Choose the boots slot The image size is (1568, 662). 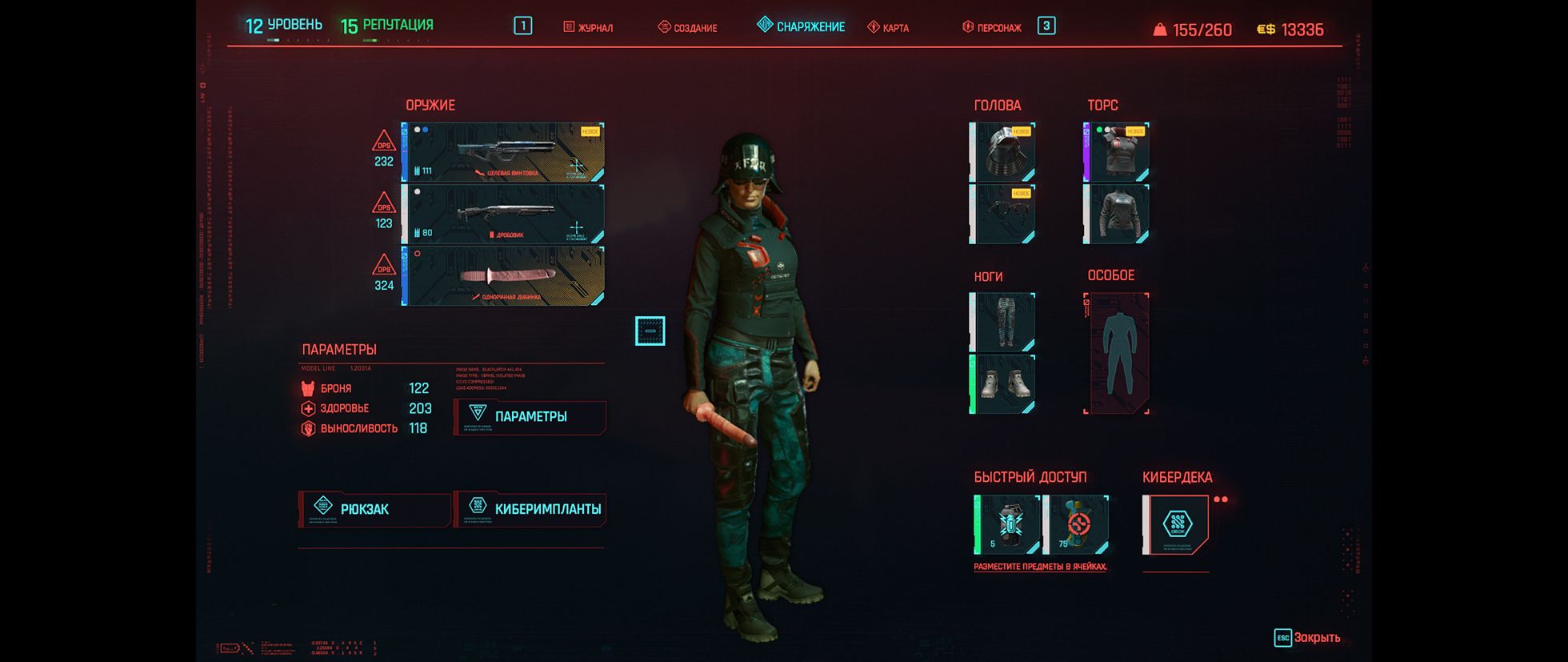click(x=1002, y=384)
